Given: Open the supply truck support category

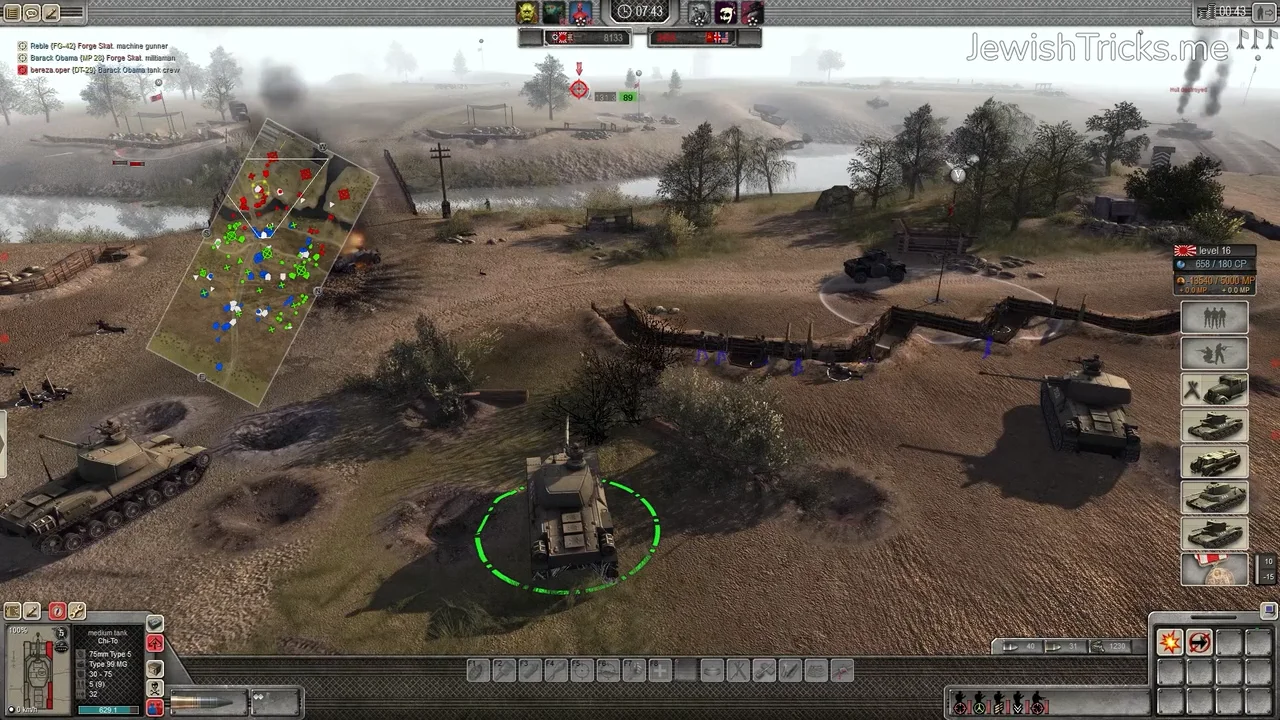Looking at the screenshot, I should coord(1214,390).
